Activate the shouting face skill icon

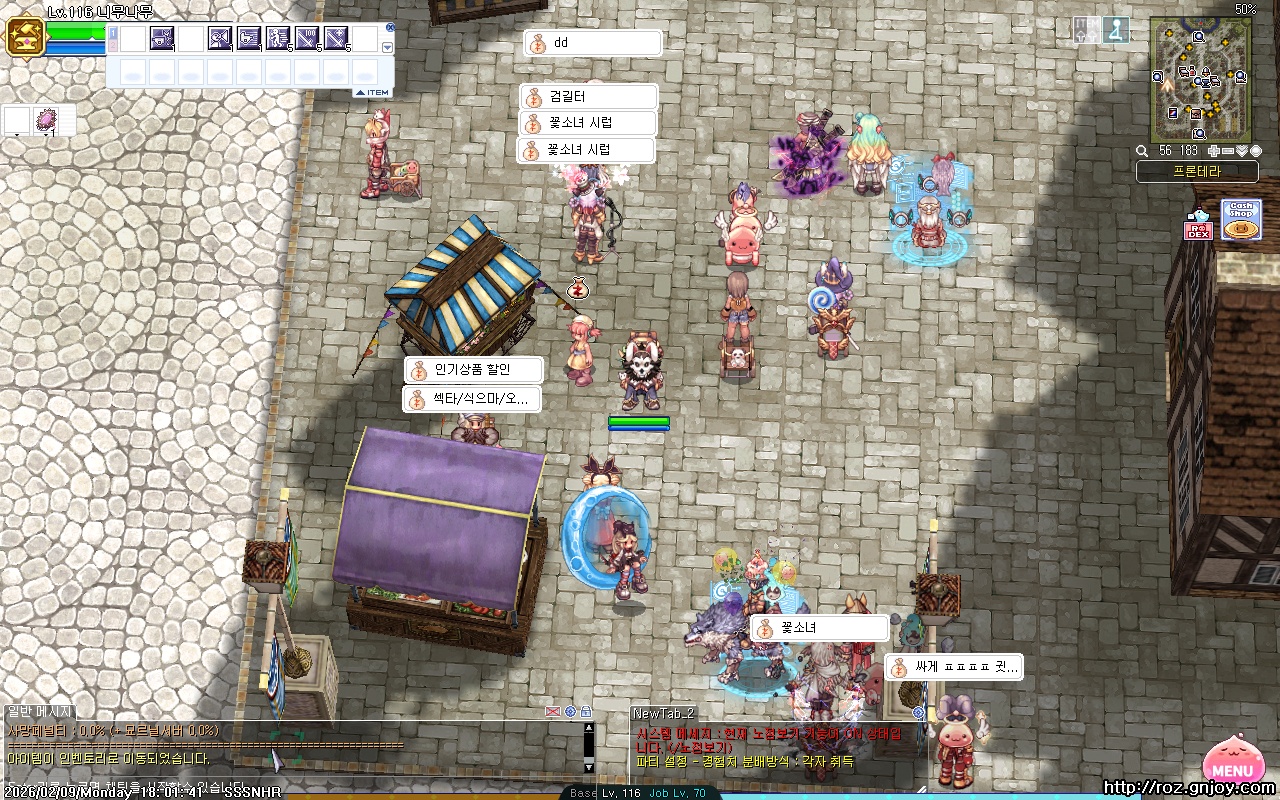pyautogui.click(x=220, y=39)
